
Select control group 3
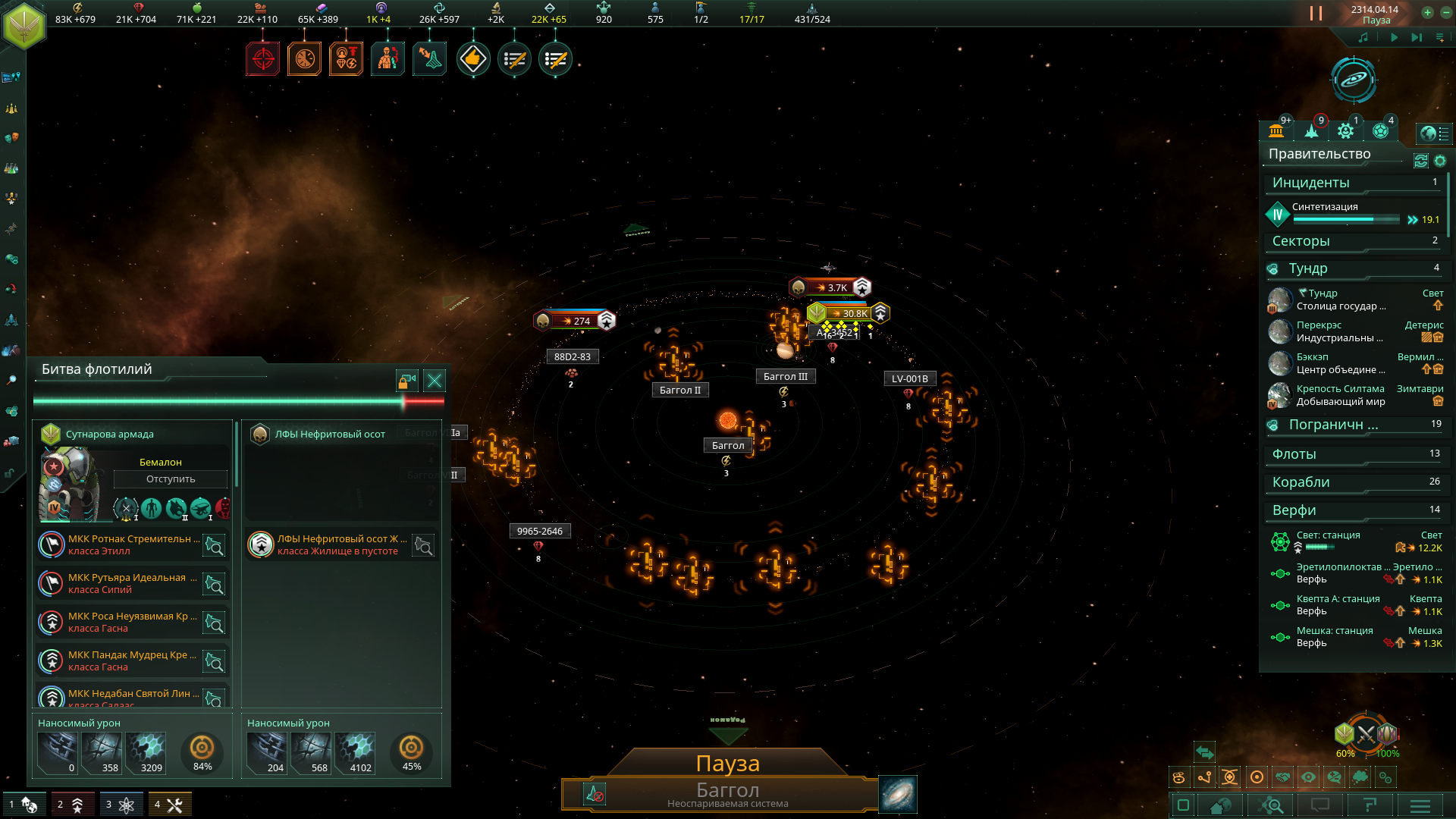(120, 805)
